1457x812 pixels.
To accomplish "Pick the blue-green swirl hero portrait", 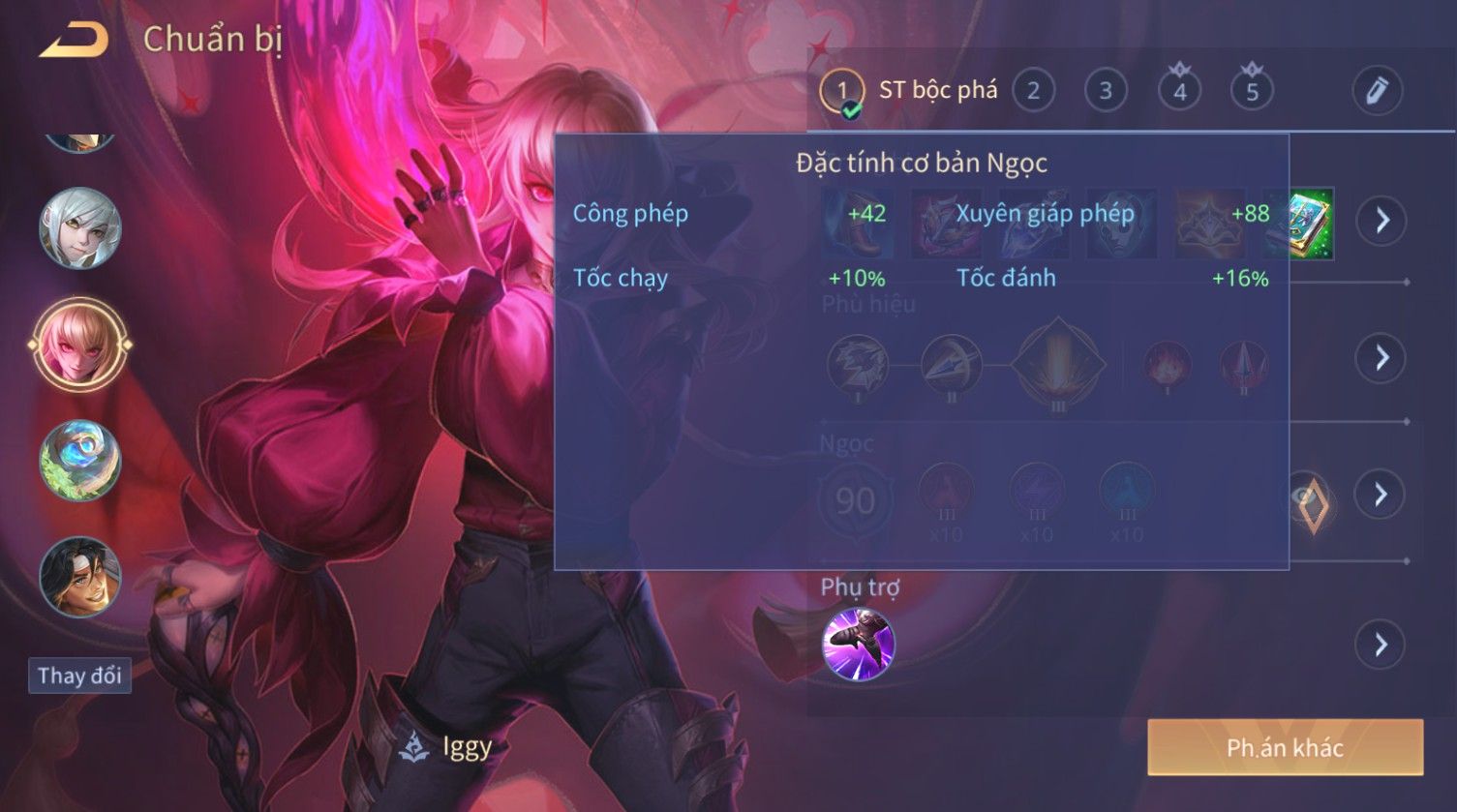I will (80, 461).
